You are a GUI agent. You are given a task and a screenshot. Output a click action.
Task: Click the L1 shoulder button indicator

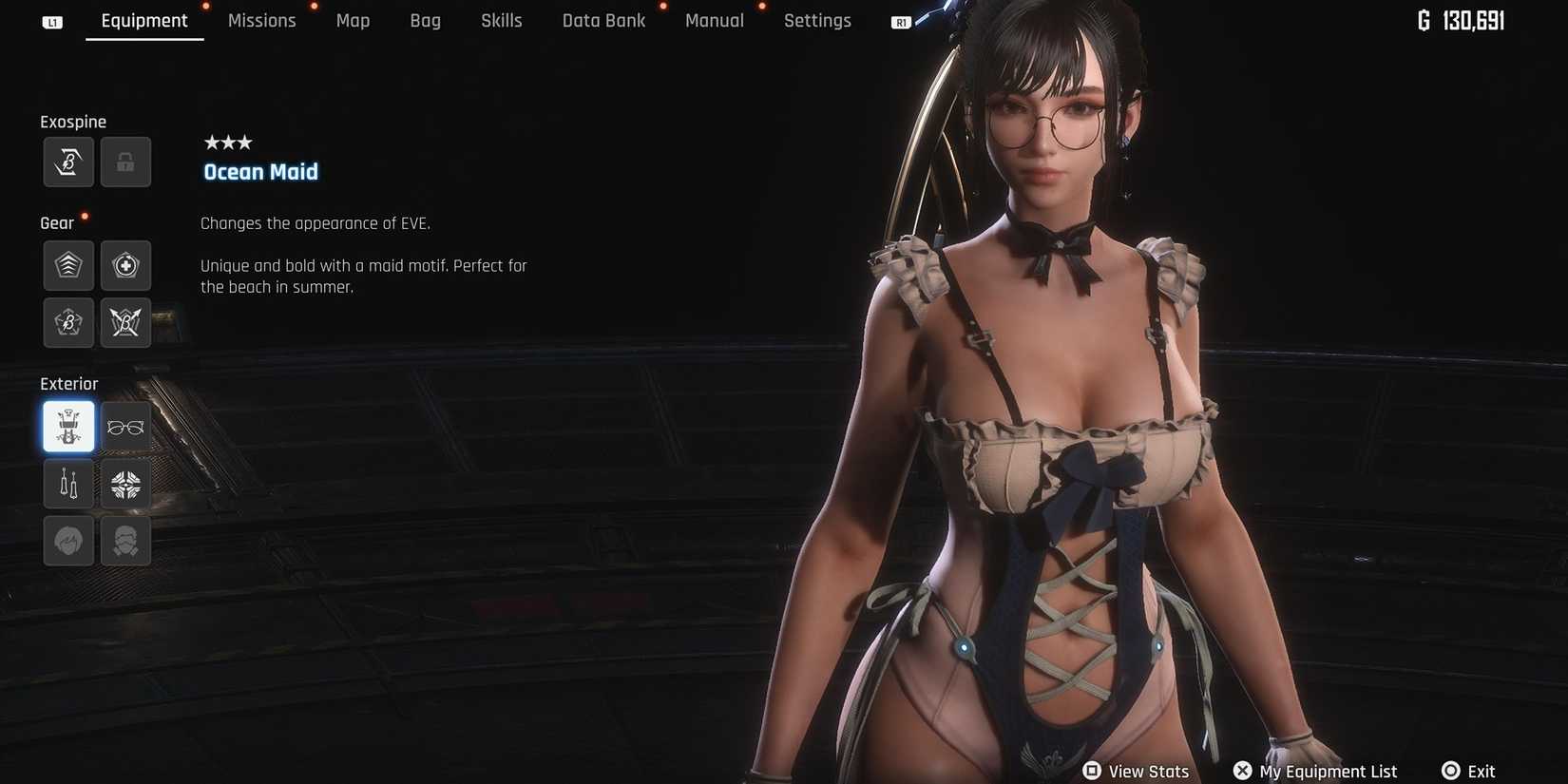tap(52, 21)
